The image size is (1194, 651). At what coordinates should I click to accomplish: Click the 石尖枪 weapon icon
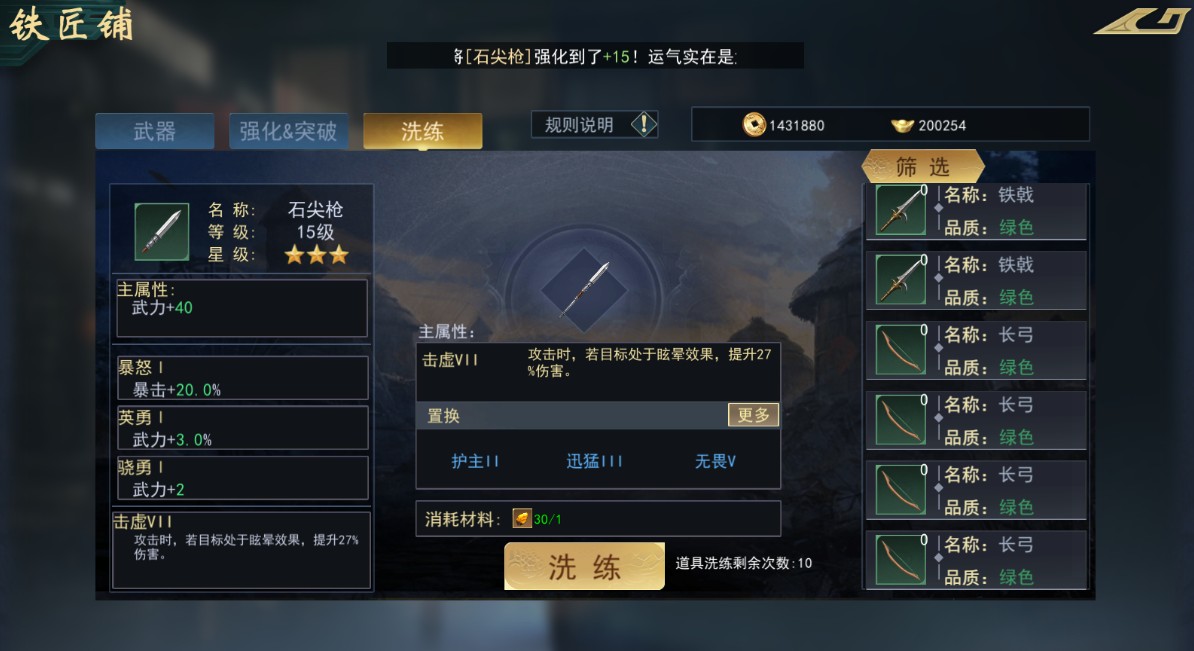[161, 231]
